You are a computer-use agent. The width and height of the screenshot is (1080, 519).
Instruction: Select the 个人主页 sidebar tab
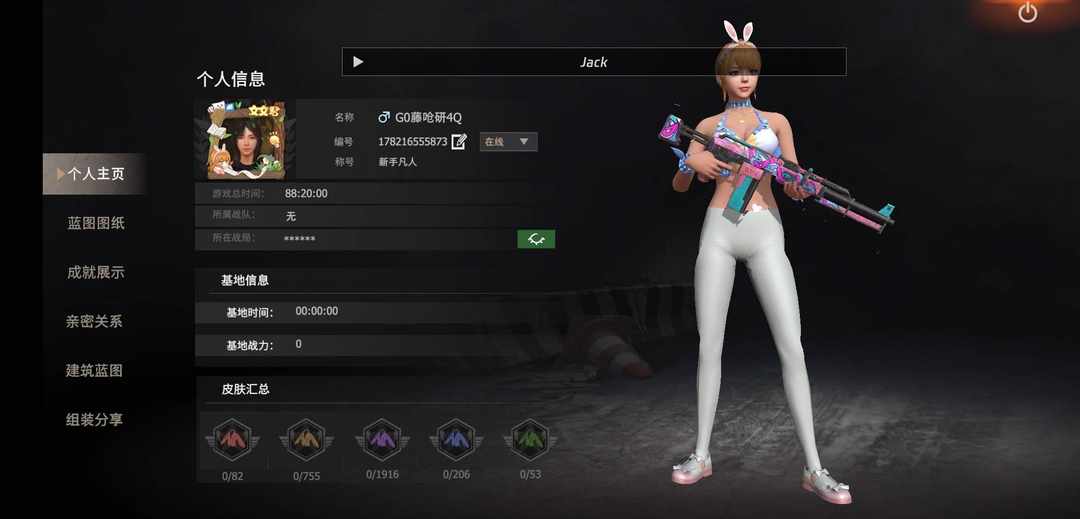click(x=95, y=174)
